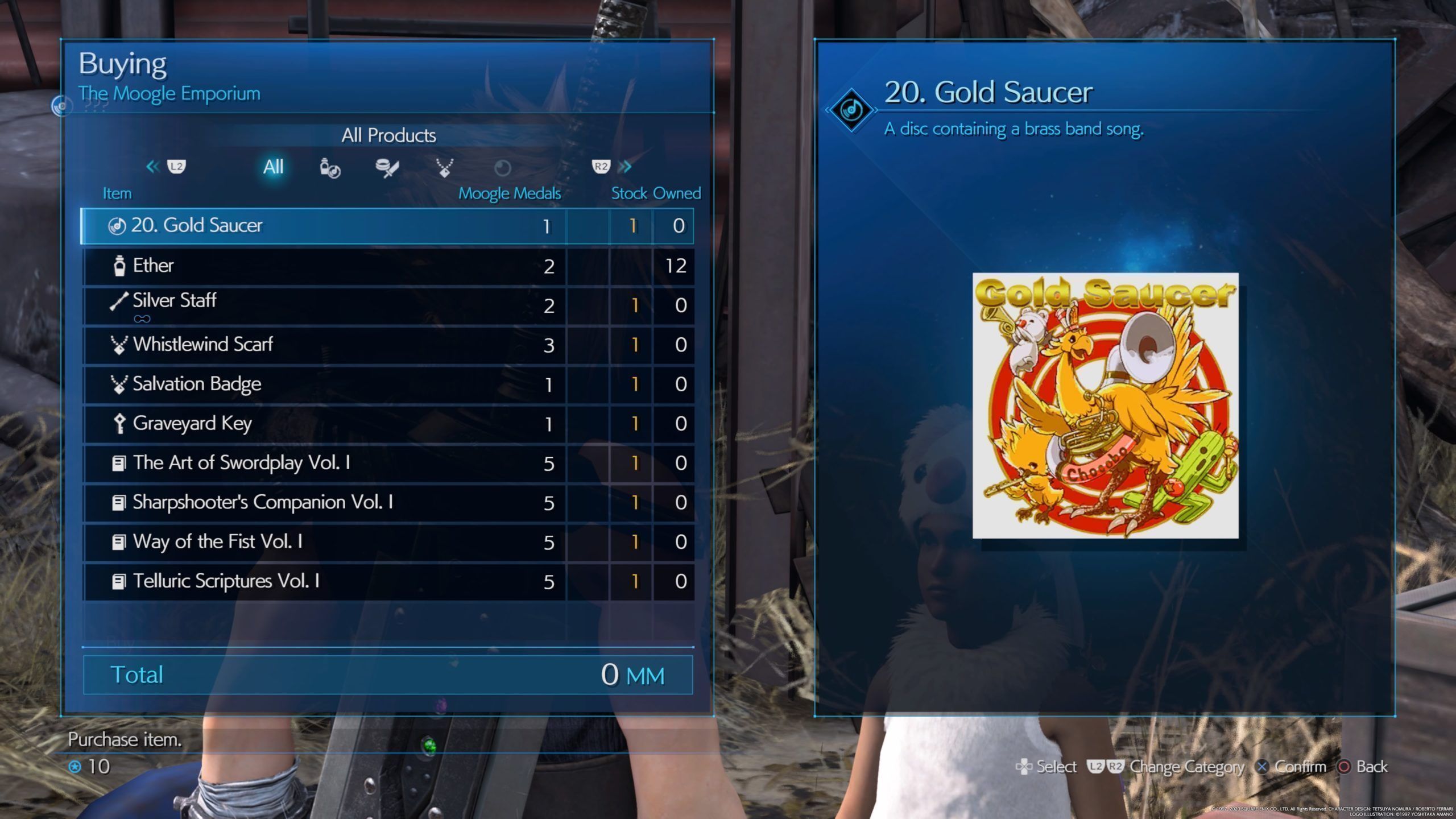Buy The Art of Swordplay Vol. I
Screen dimensions: 1456x819
pos(387,463)
